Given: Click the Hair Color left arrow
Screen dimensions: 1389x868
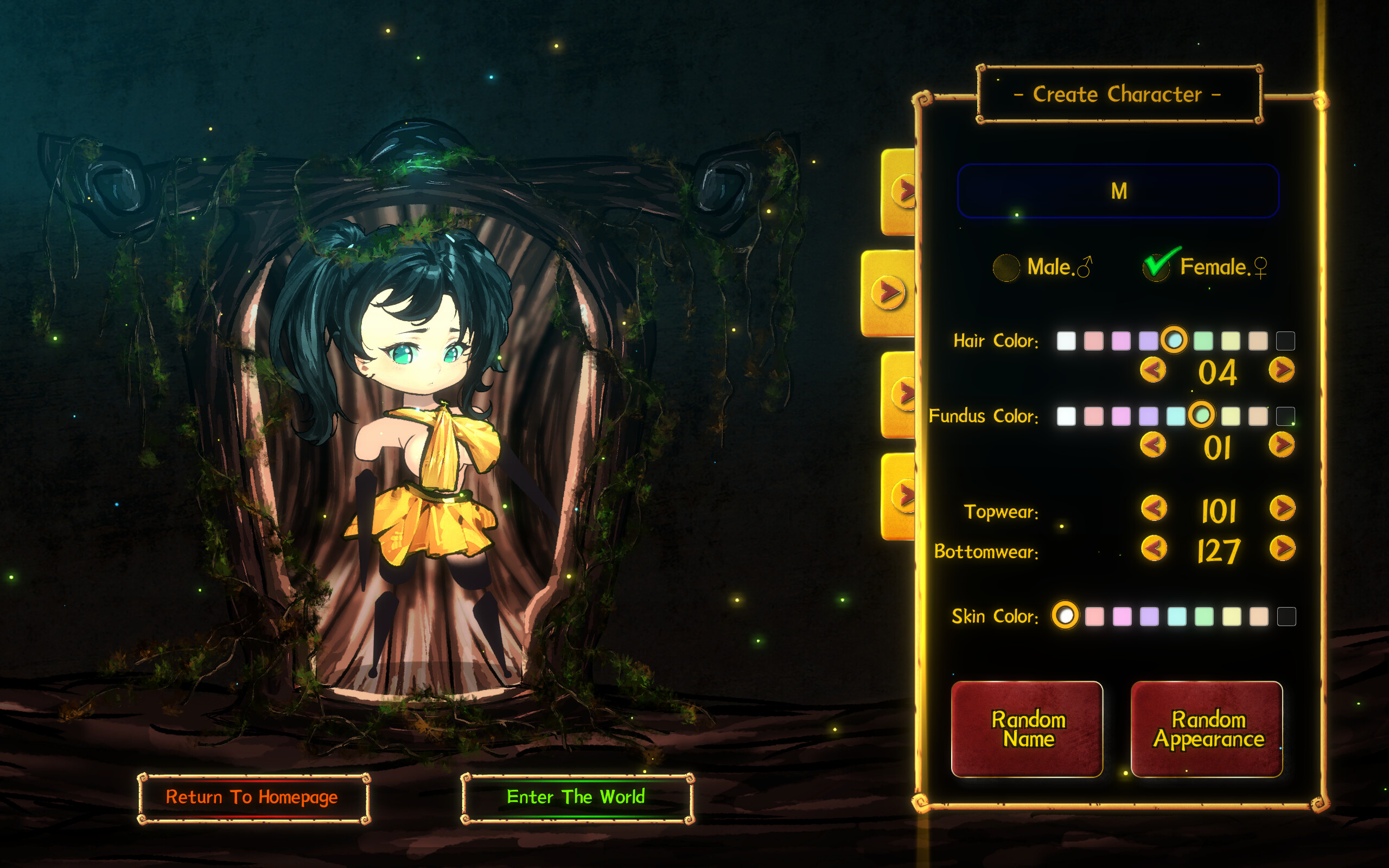Looking at the screenshot, I should (x=1154, y=371).
